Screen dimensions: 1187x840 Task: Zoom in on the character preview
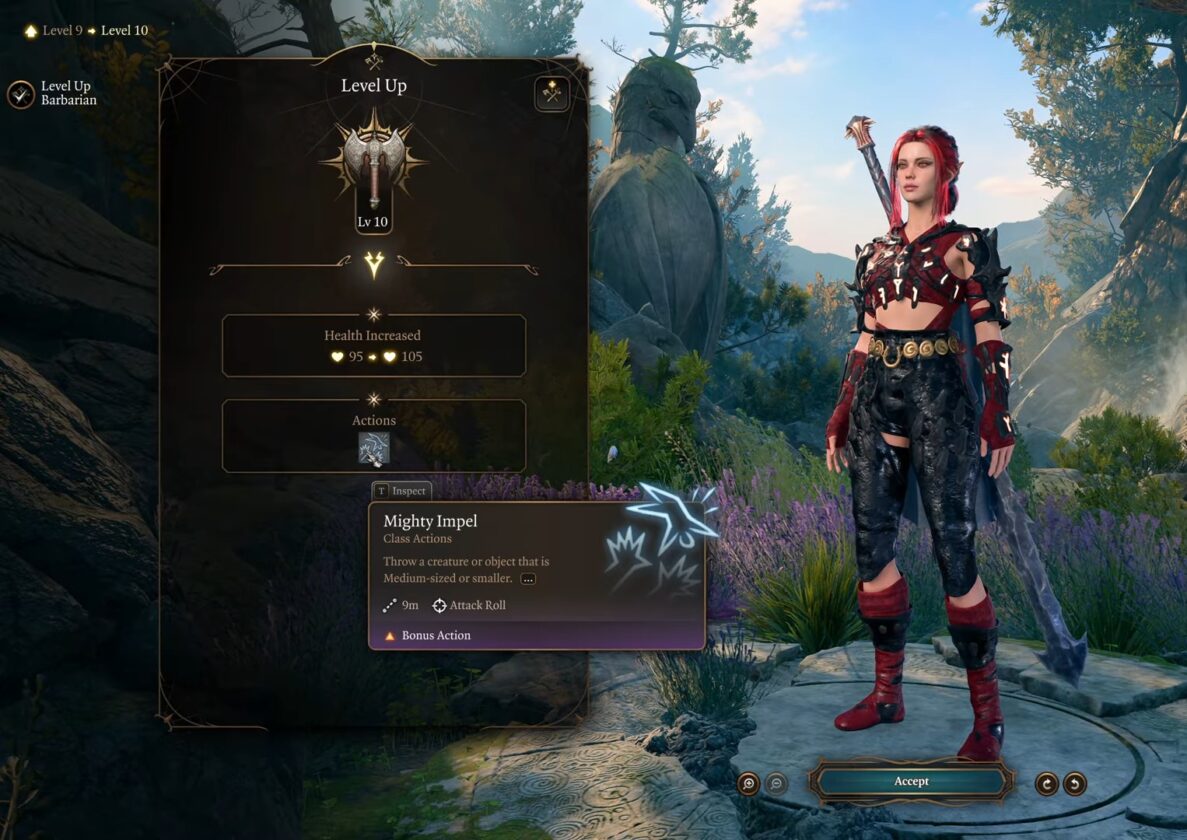(748, 783)
